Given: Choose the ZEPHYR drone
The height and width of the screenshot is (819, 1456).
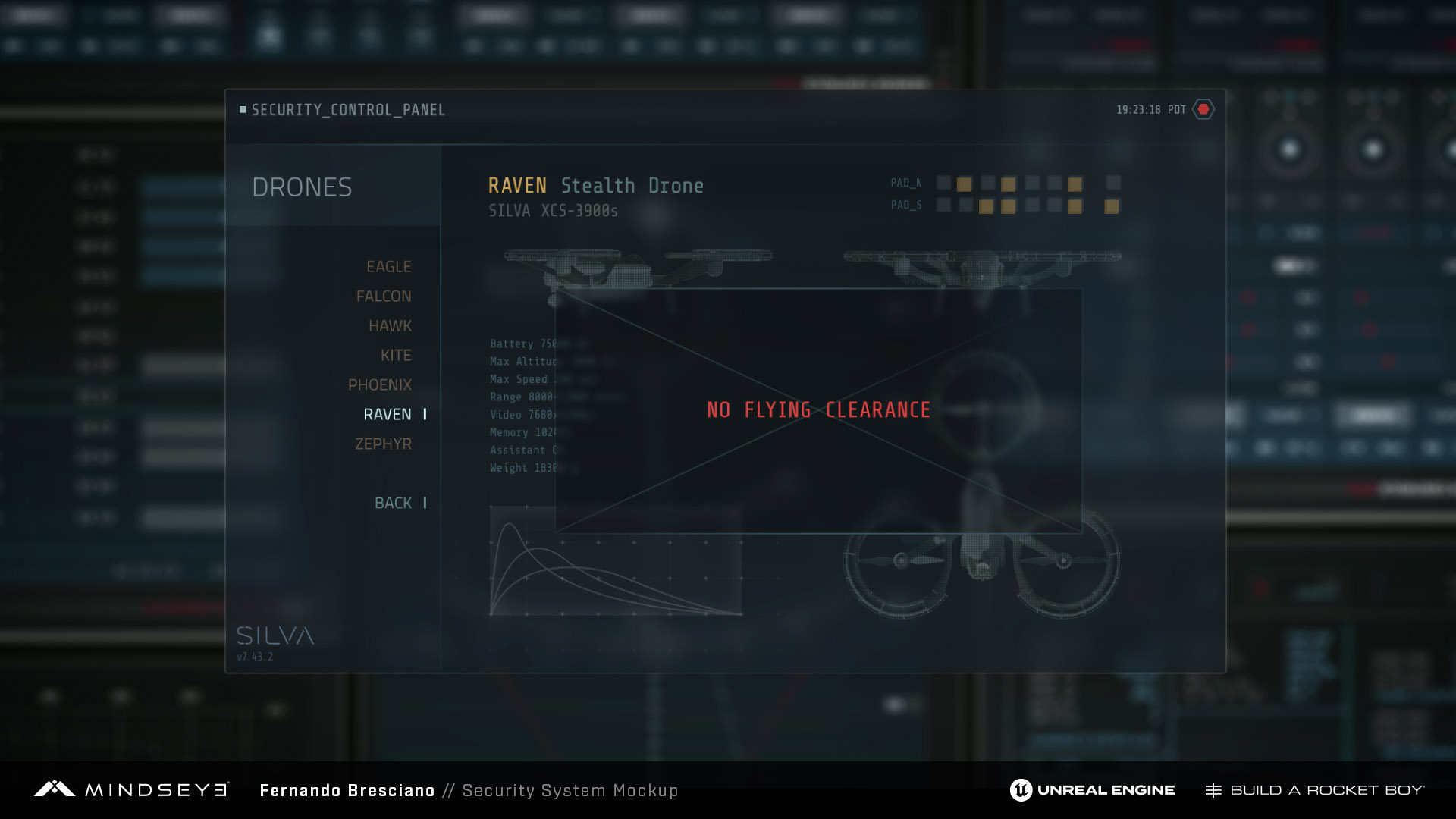Looking at the screenshot, I should tap(383, 444).
